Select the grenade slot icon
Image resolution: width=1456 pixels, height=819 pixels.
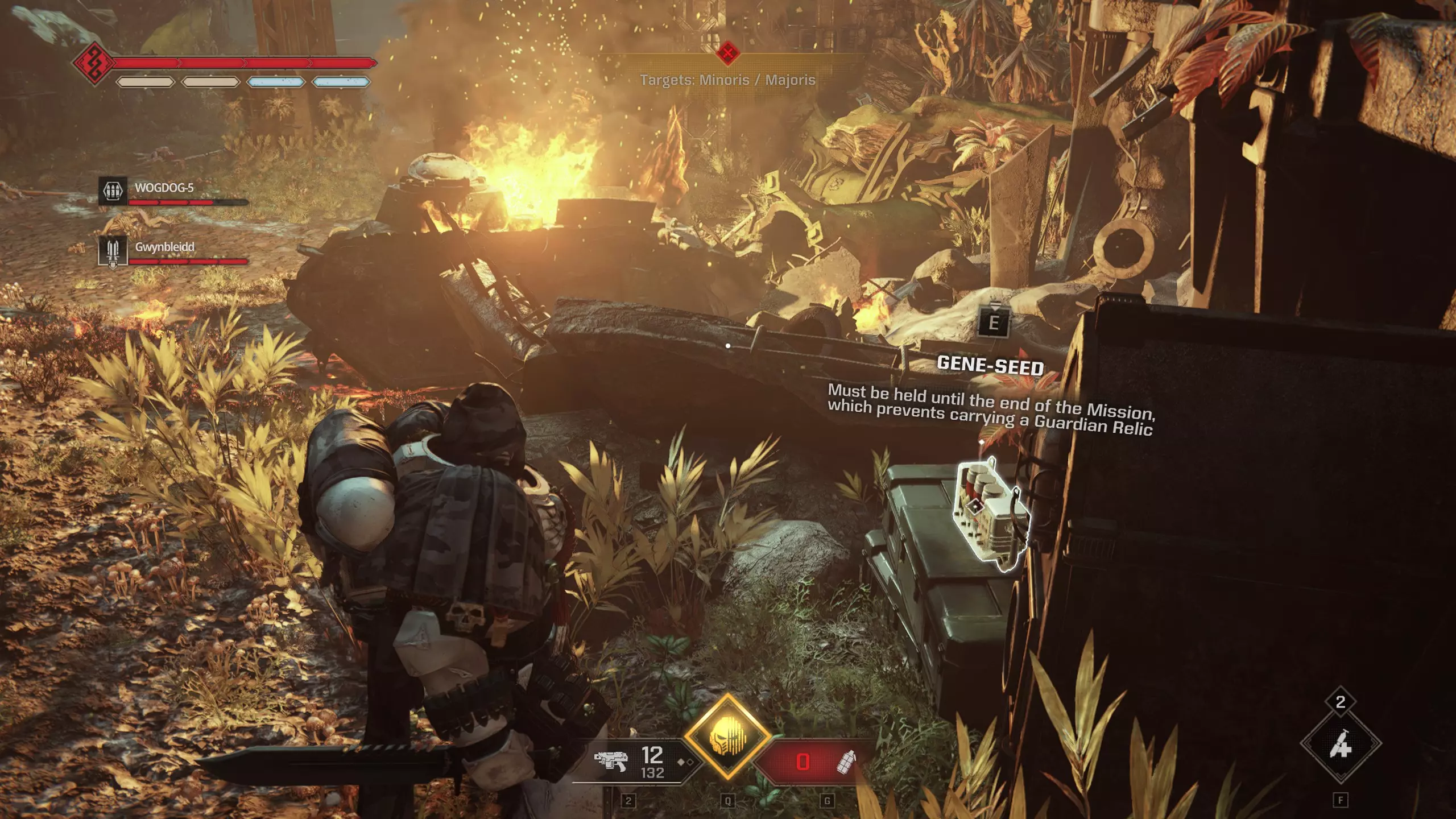847,761
